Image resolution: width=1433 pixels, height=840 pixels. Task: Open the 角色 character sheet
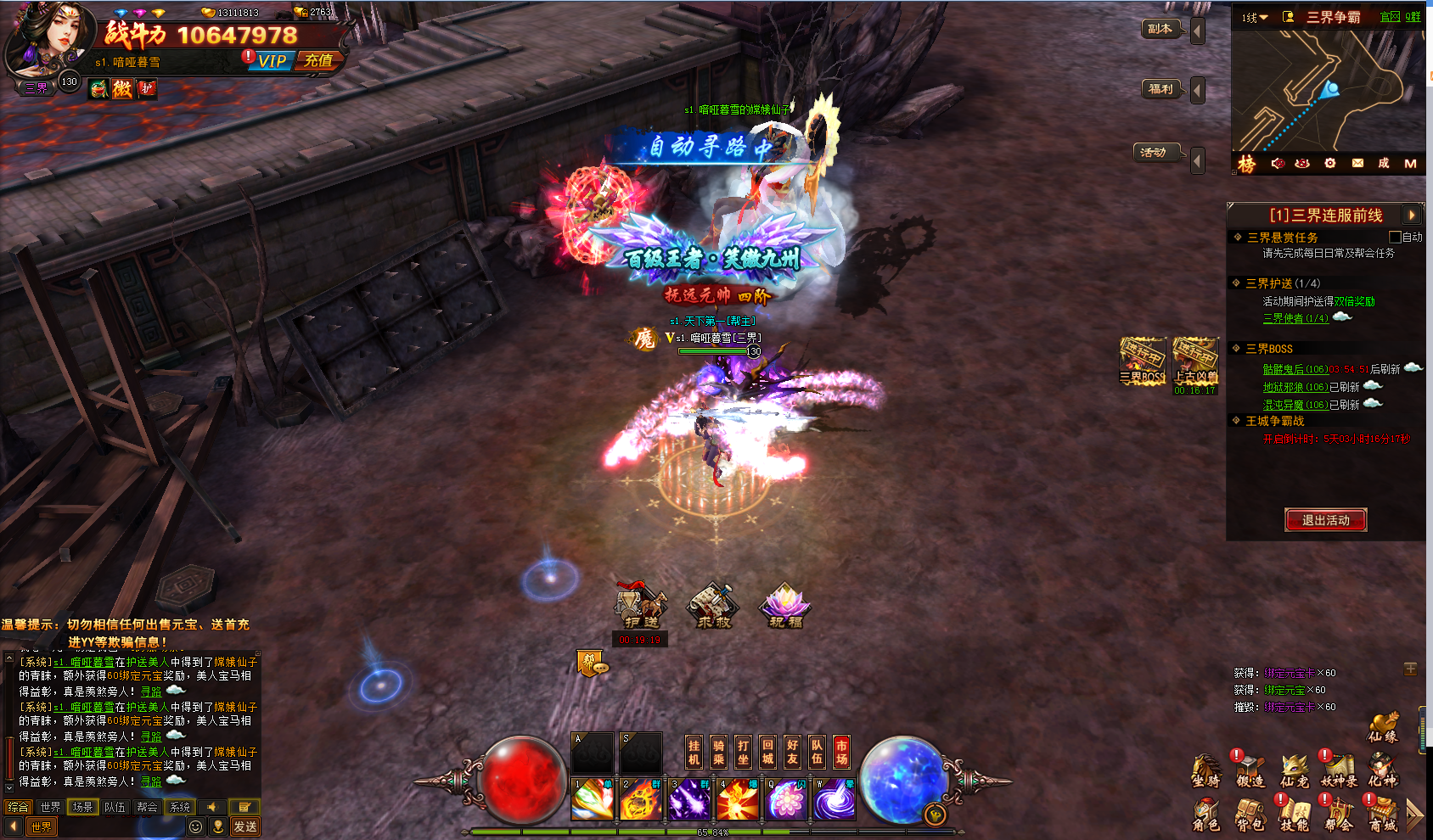[x=1205, y=815]
